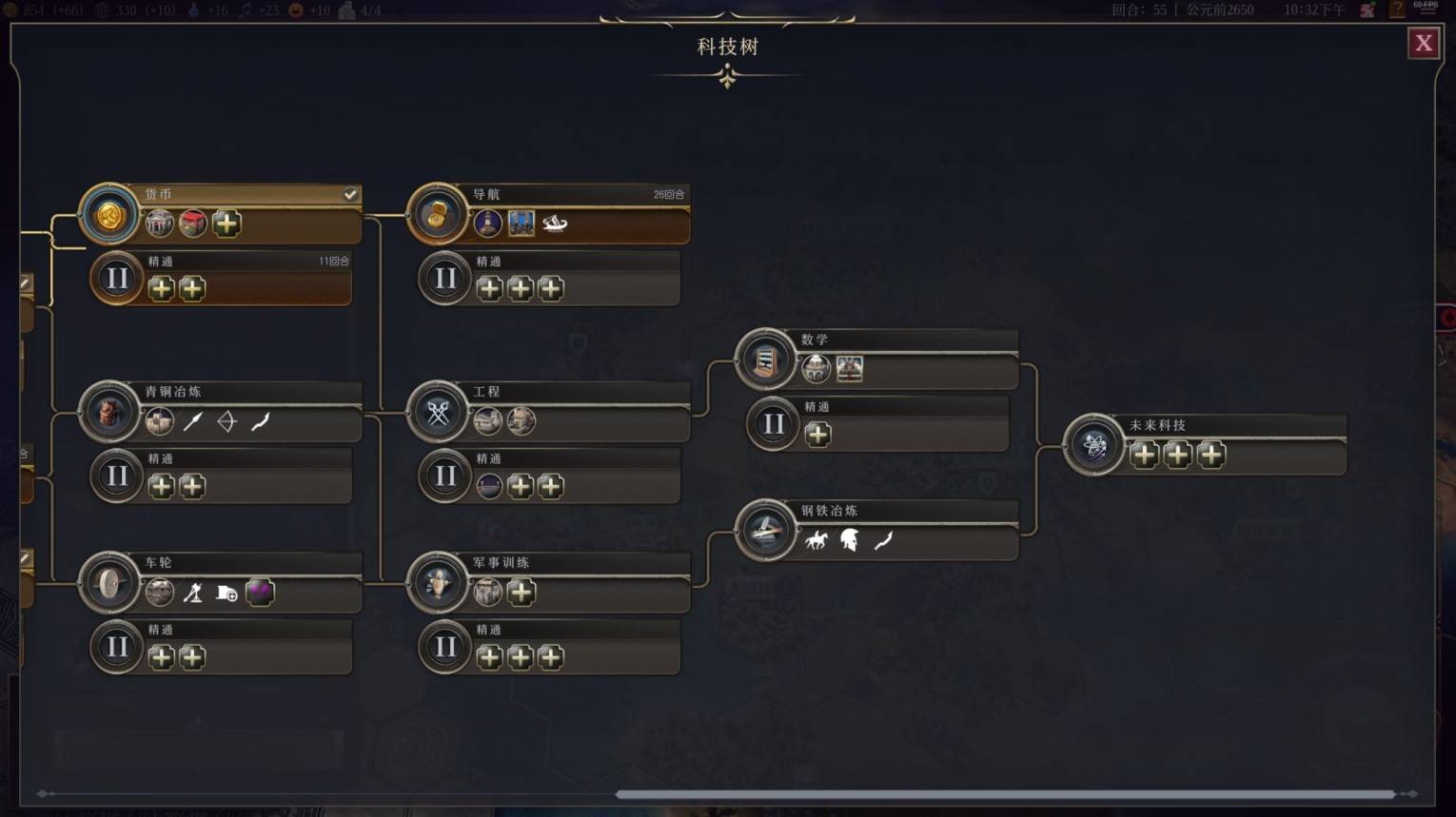The width and height of the screenshot is (1456, 817).
Task: Click the cavalry horse icon under 钢铁冶炼
Action: click(817, 541)
